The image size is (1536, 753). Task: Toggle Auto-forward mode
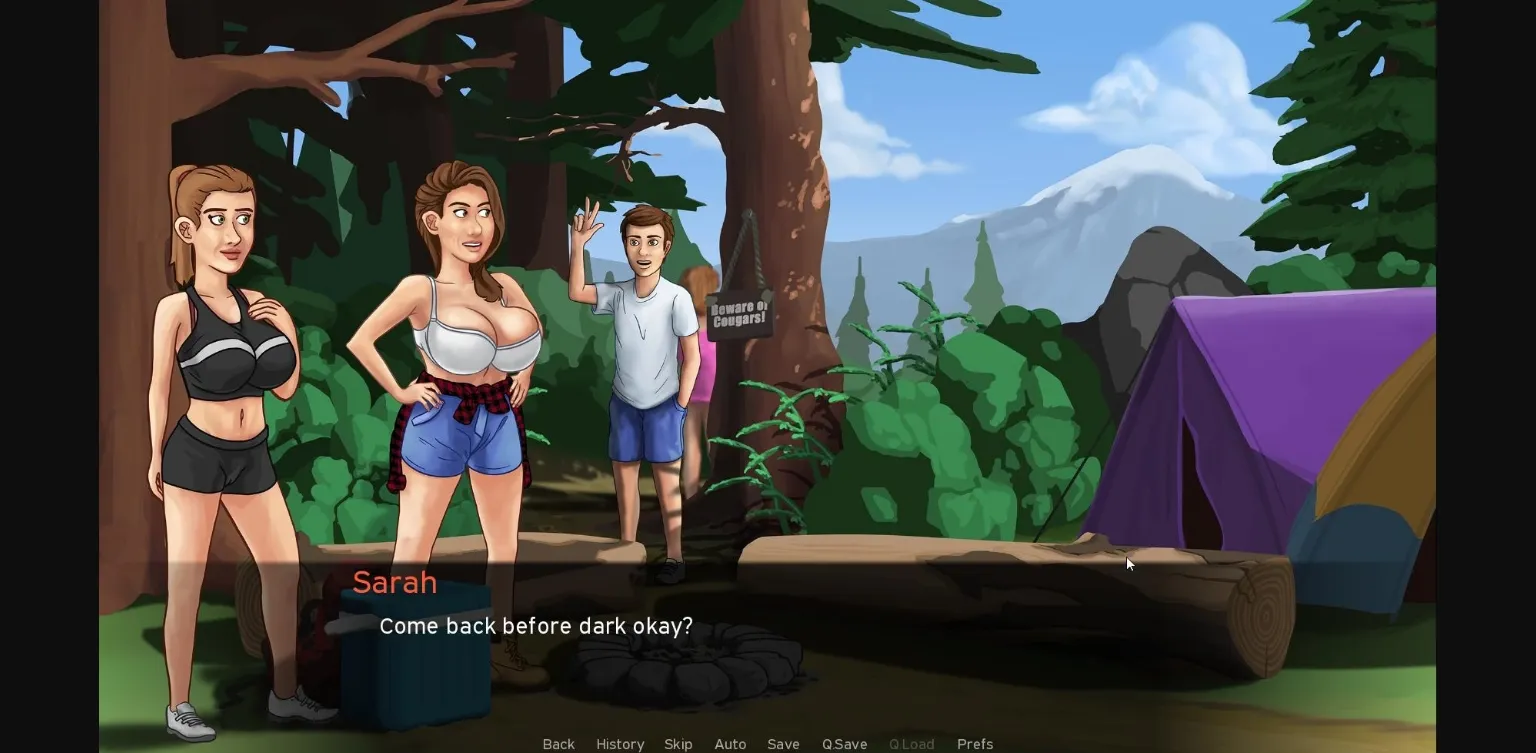click(x=730, y=744)
